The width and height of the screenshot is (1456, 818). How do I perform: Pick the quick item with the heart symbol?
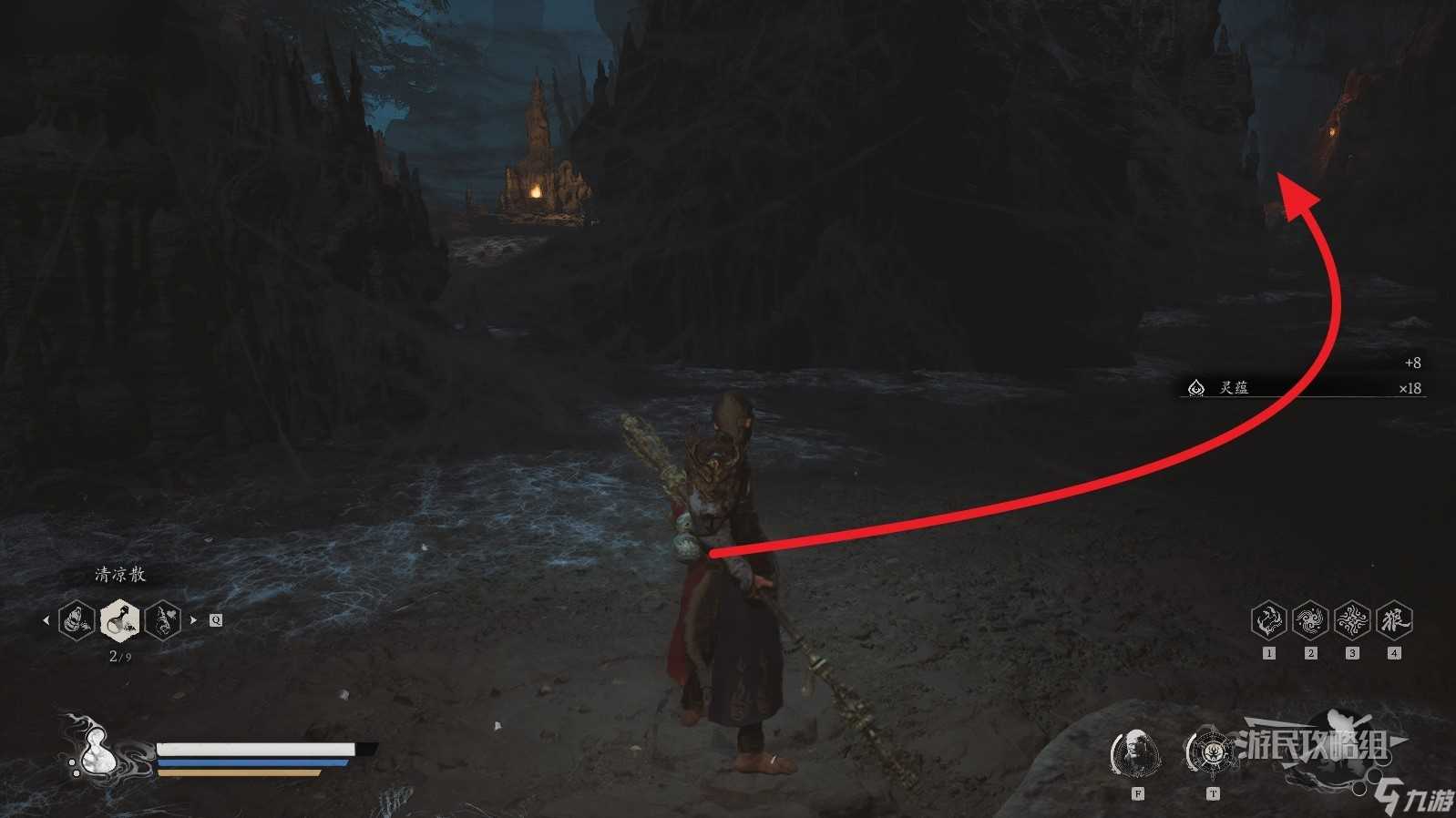point(162,620)
